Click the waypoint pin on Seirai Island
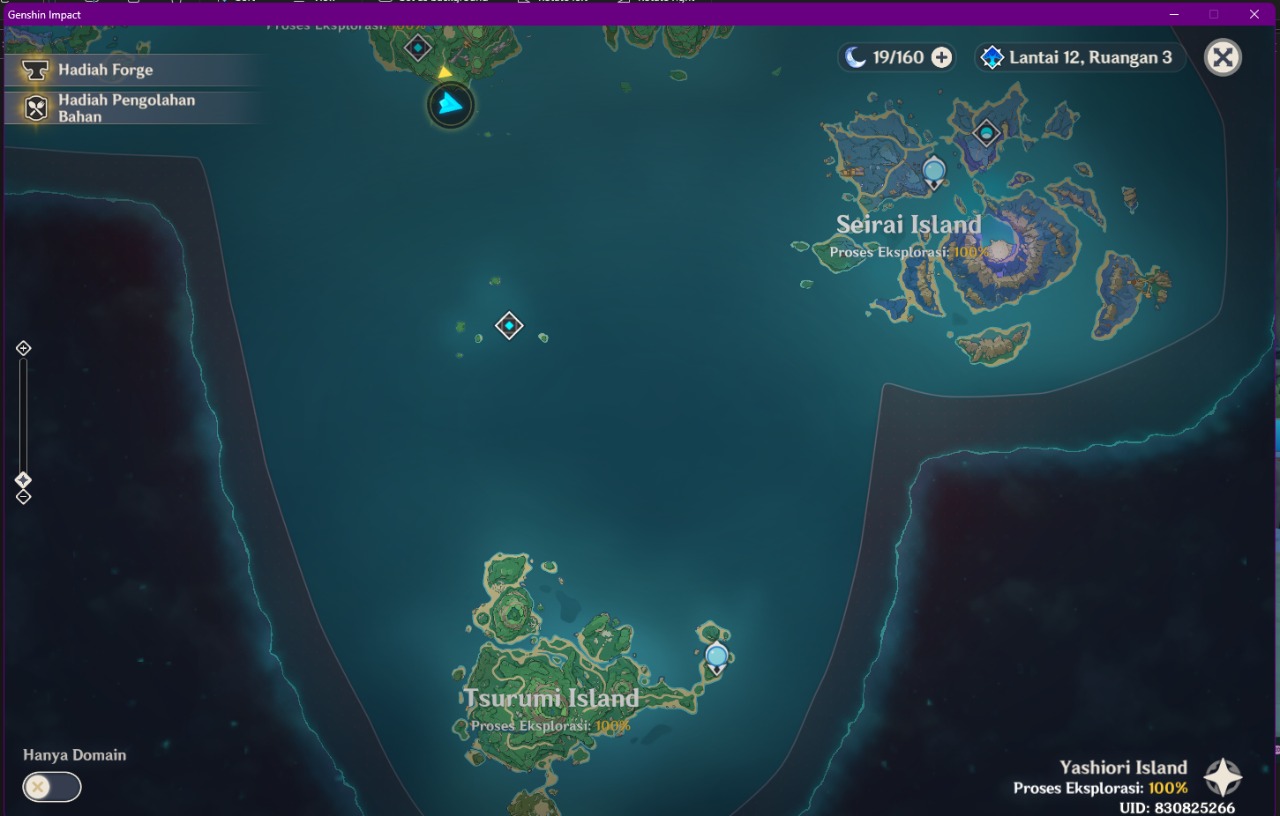This screenshot has height=816, width=1280. [932, 170]
